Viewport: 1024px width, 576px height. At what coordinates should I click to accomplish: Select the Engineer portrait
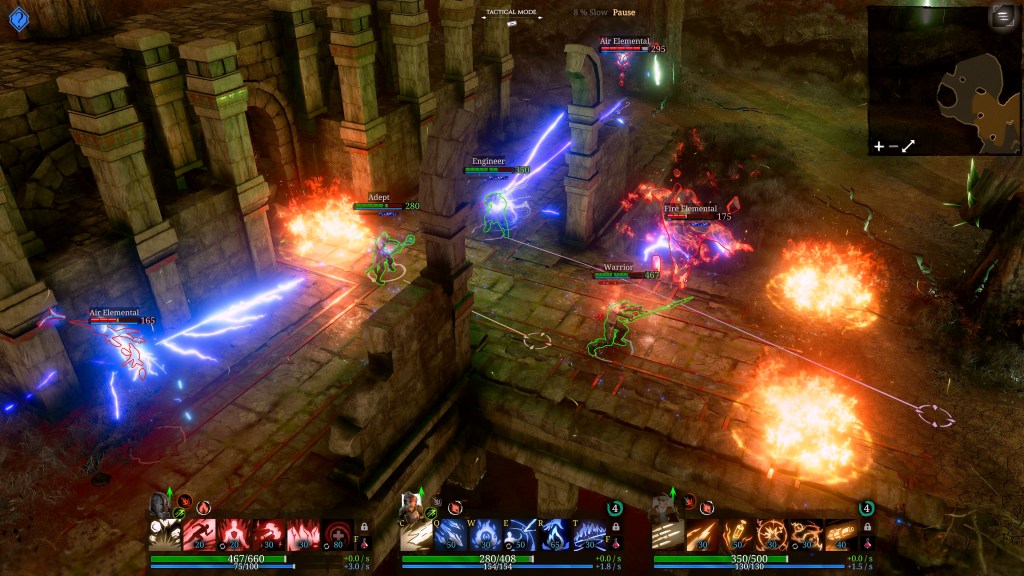tap(664, 505)
